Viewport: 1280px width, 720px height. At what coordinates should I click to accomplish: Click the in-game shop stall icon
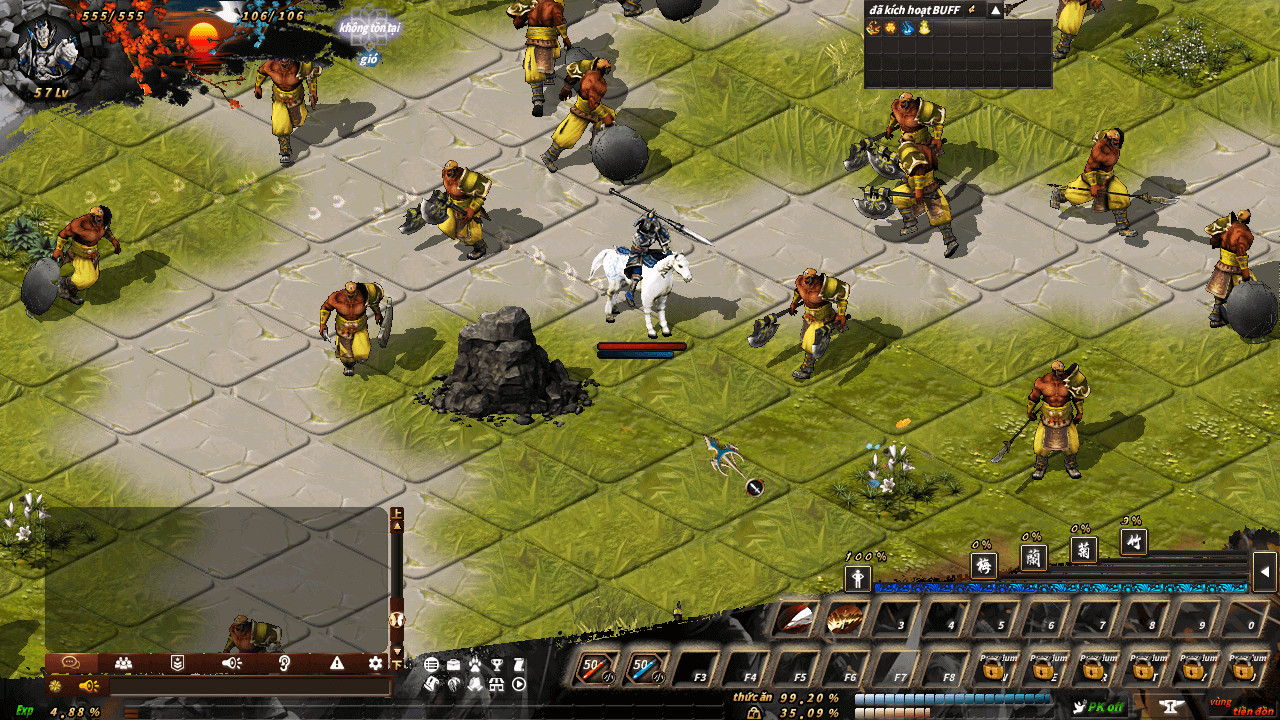click(496, 684)
